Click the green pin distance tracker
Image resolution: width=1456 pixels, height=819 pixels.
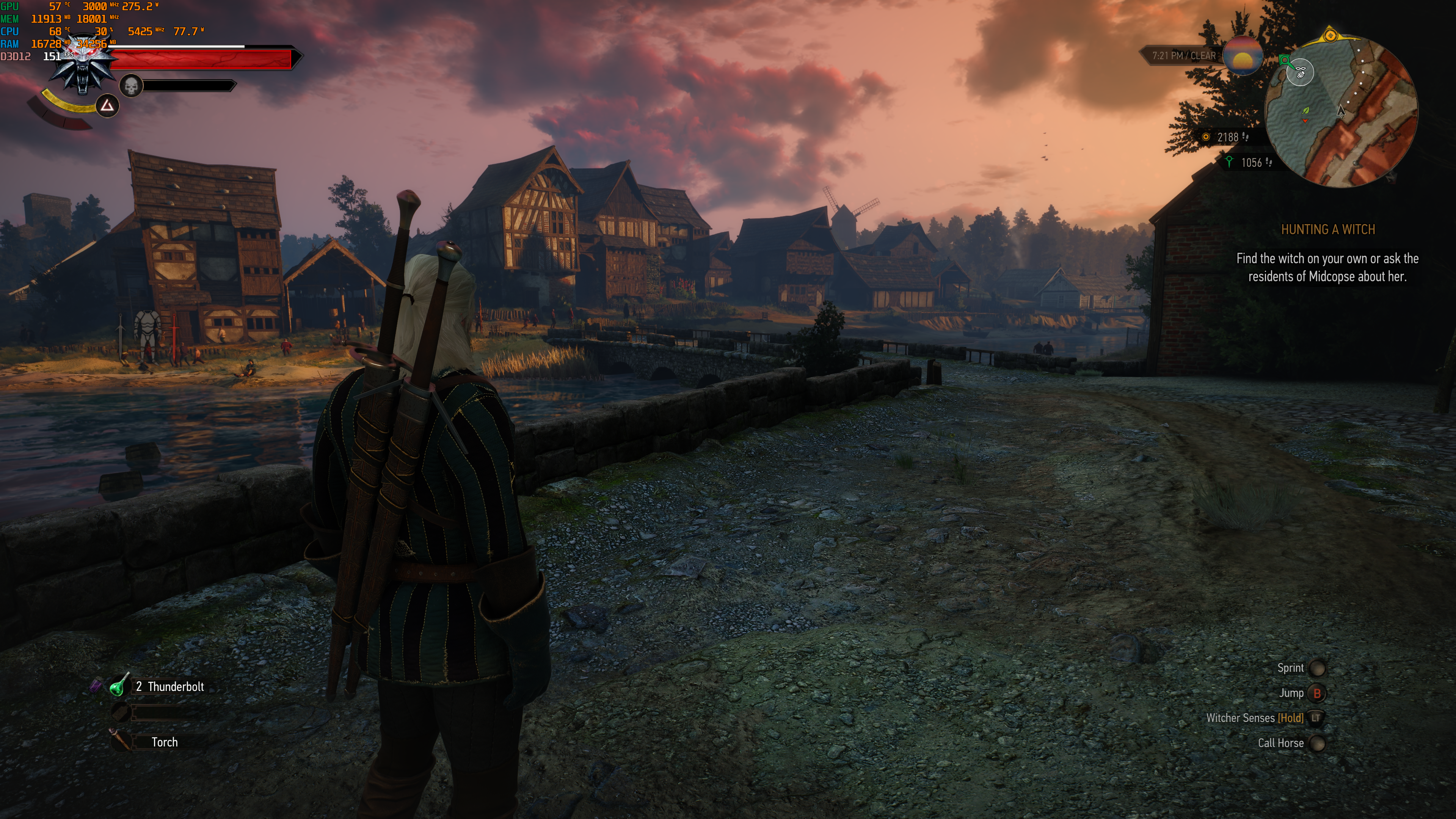point(1250,163)
